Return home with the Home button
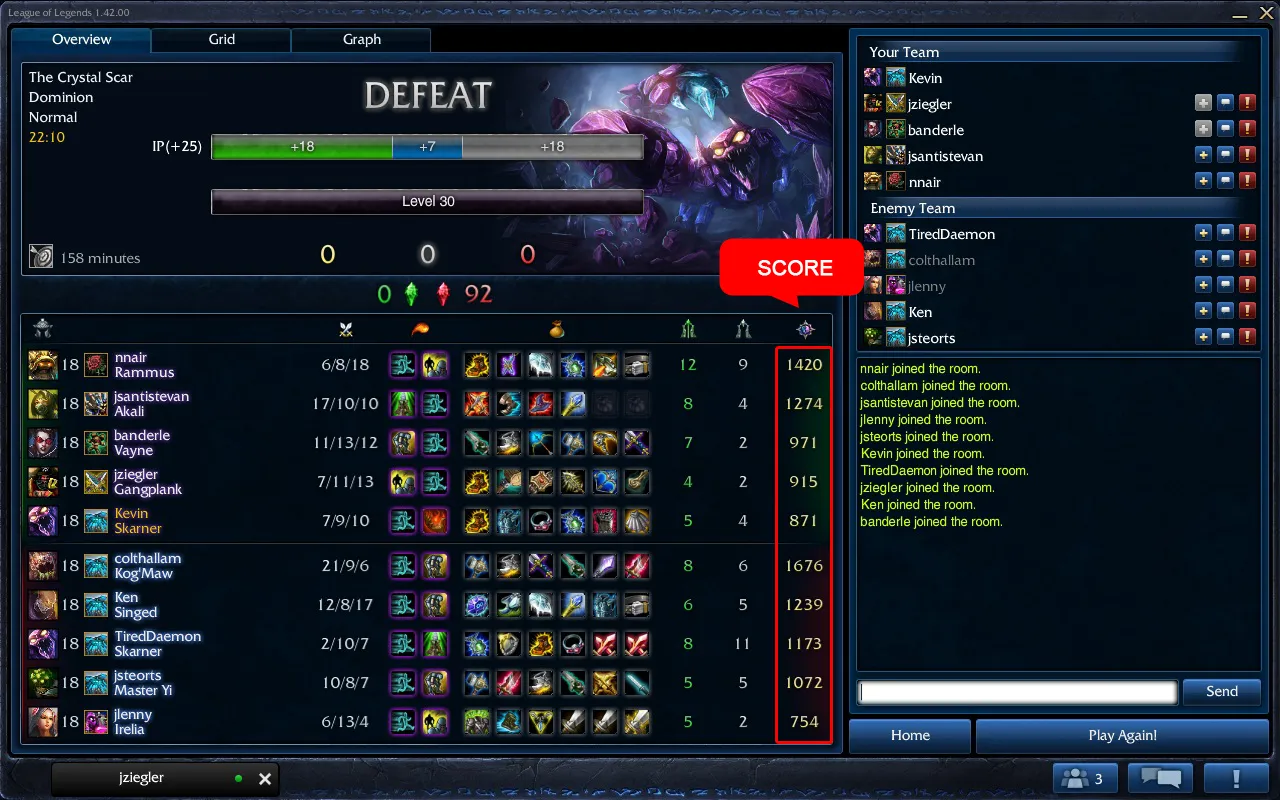Screen dimensions: 1280x800 [909, 735]
